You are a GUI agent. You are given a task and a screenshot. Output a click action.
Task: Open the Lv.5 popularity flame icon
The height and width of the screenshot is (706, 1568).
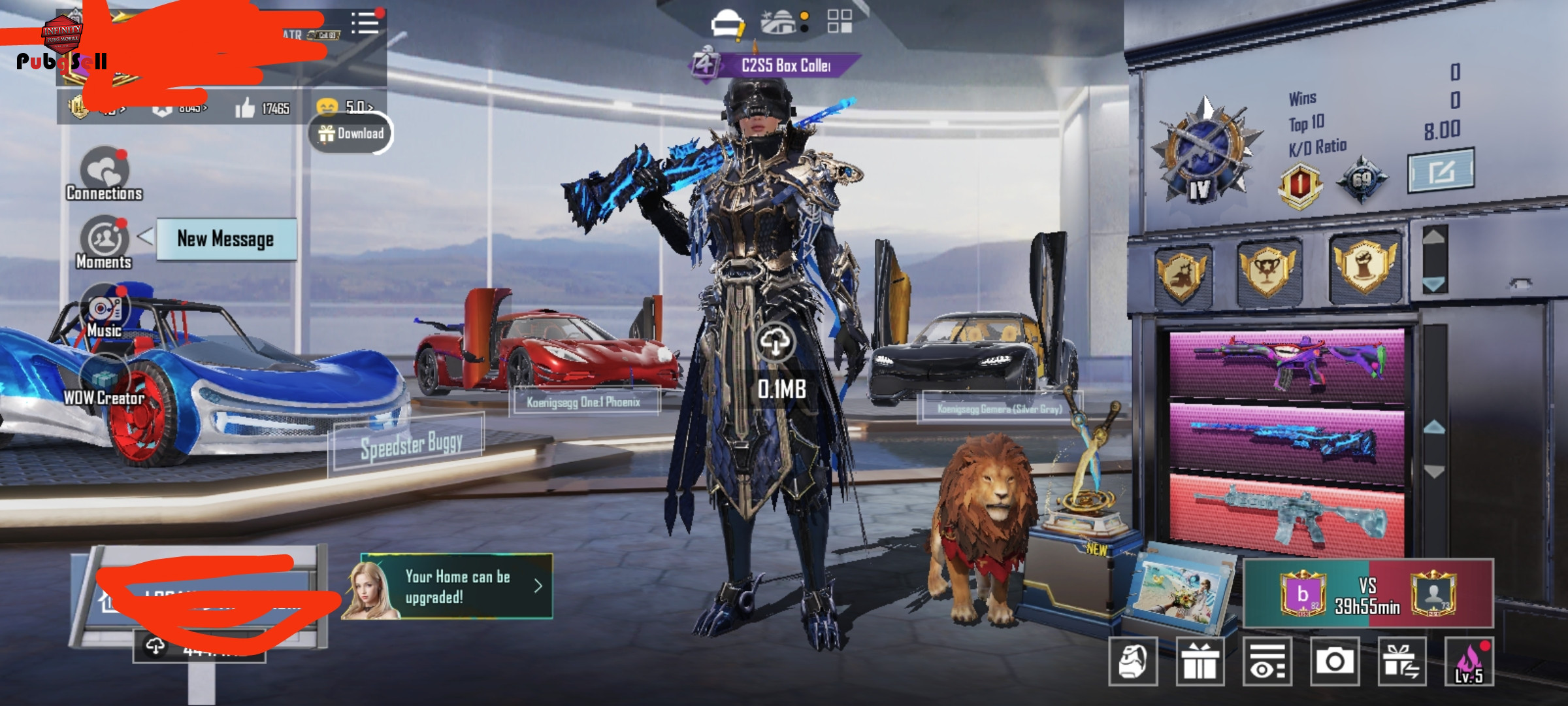point(1469,662)
